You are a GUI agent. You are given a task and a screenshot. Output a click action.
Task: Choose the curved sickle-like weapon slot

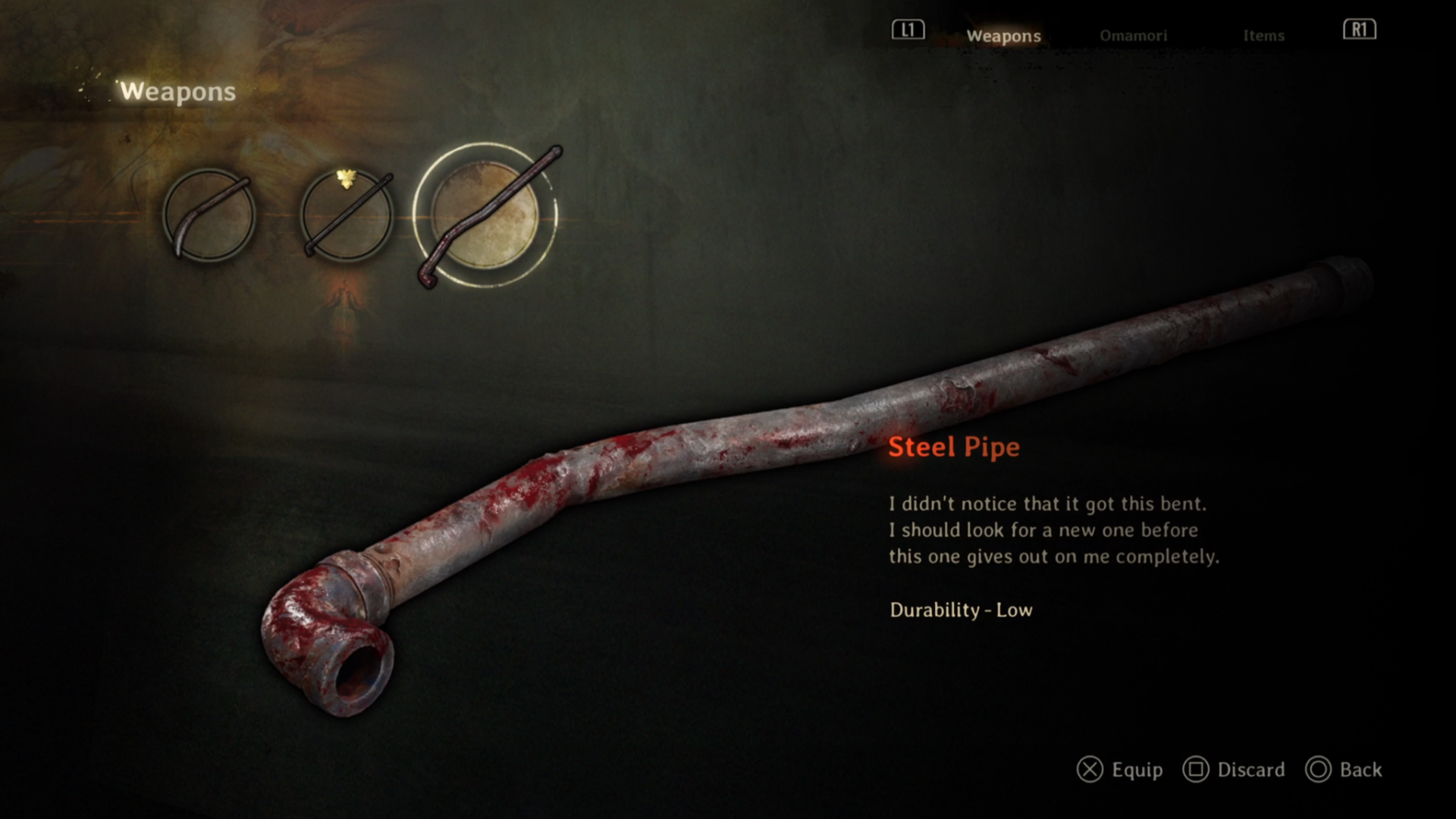point(209,215)
